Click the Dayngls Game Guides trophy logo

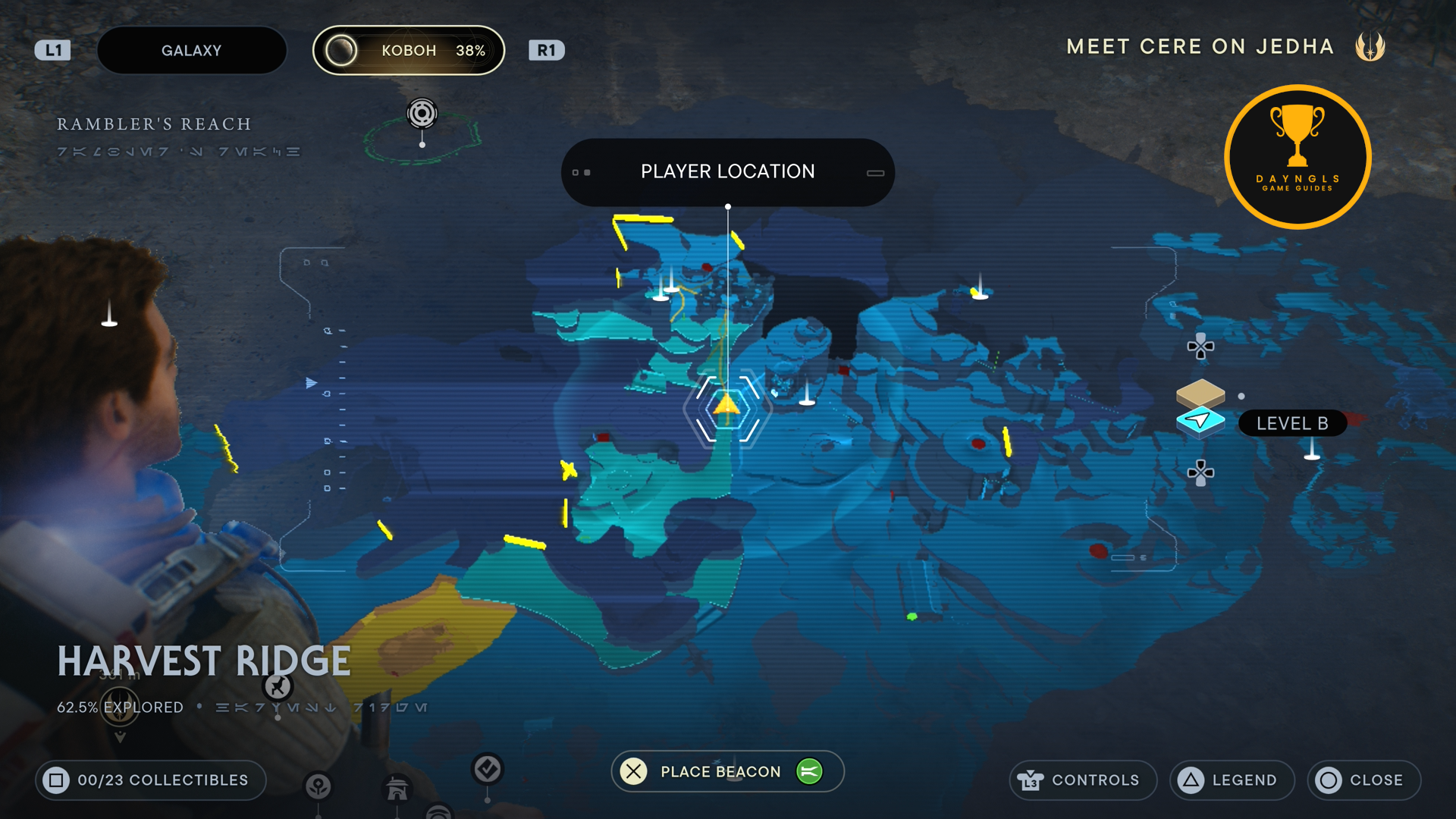point(1297,156)
